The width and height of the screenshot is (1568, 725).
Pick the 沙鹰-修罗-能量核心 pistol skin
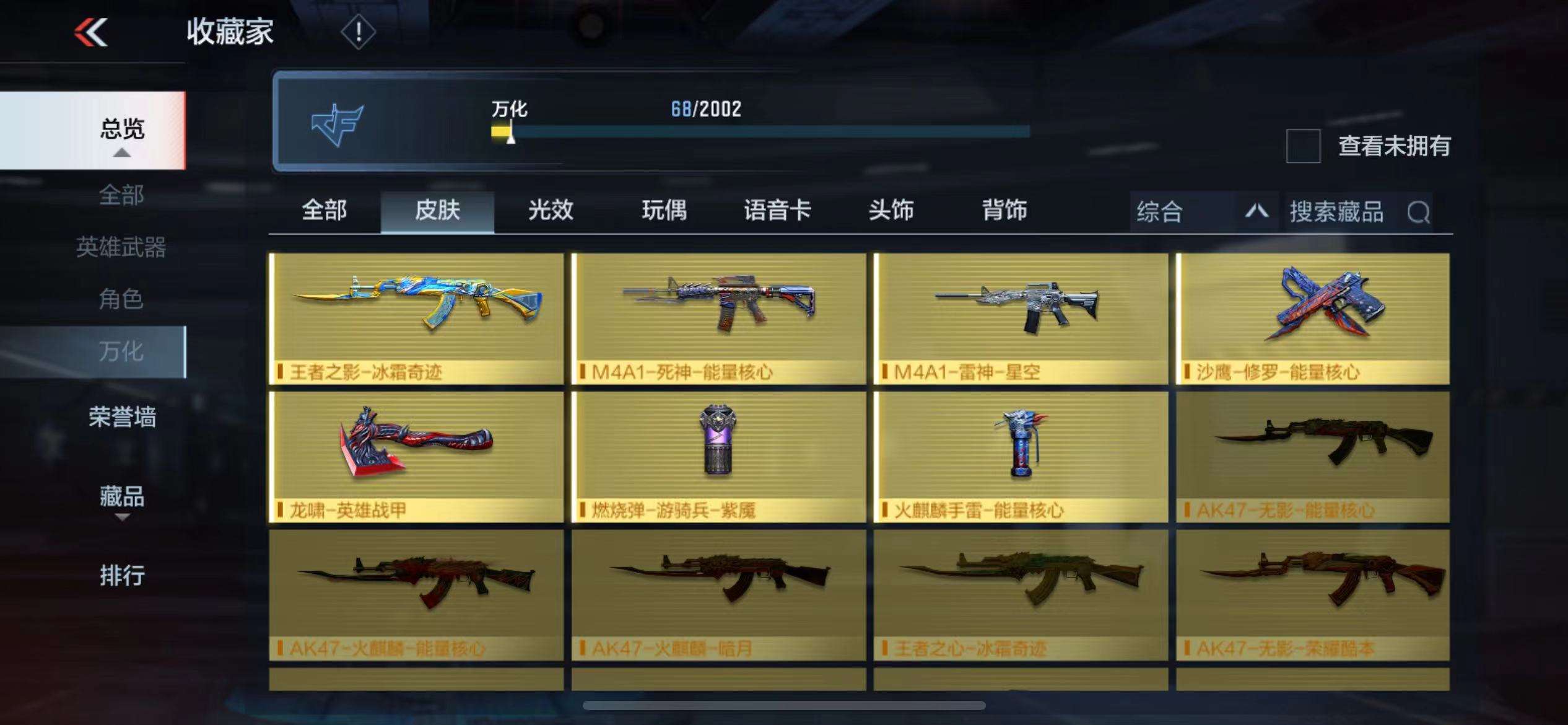[x=1313, y=317]
